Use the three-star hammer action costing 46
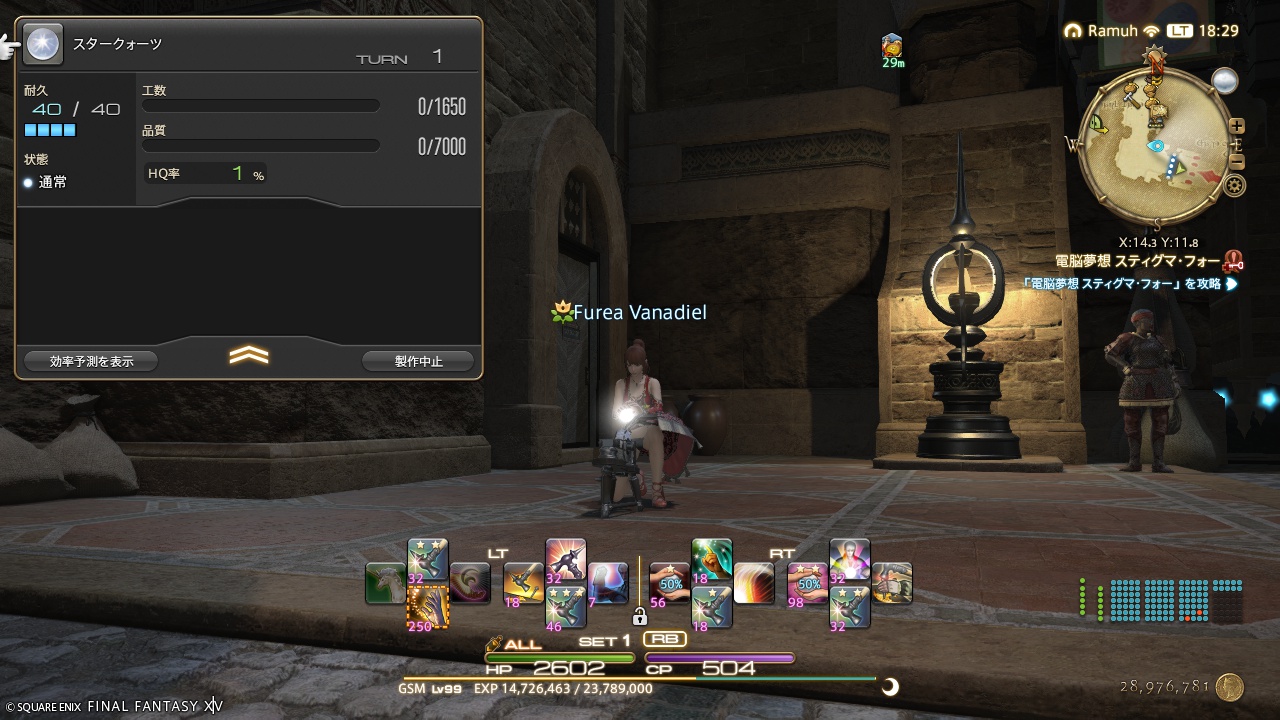Screen dimensions: 1280x720 tap(565, 606)
